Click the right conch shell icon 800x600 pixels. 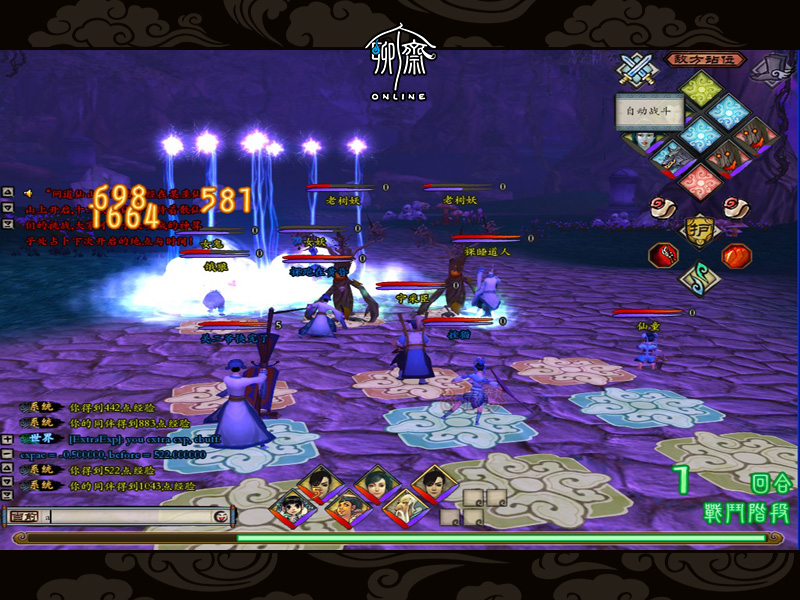[x=738, y=207]
